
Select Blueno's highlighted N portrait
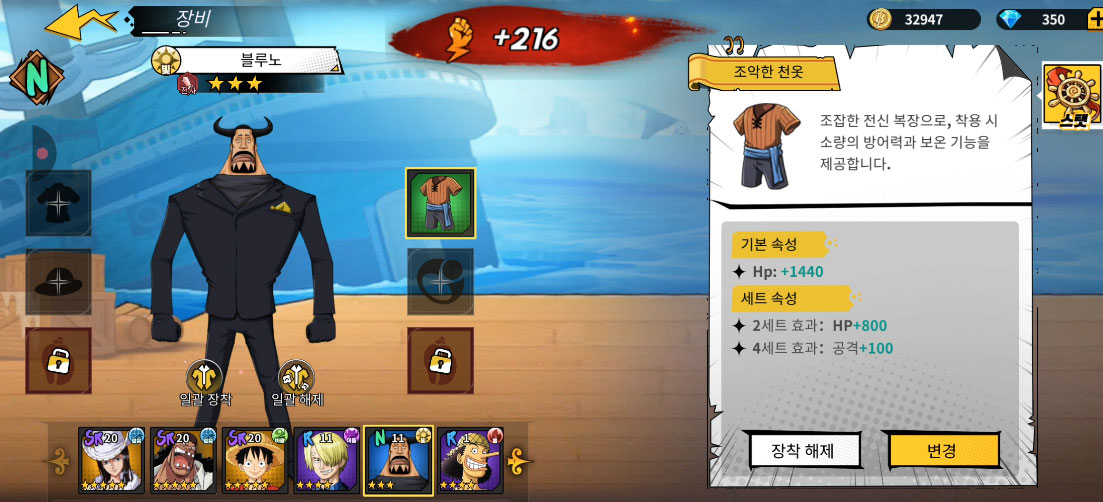click(x=398, y=460)
